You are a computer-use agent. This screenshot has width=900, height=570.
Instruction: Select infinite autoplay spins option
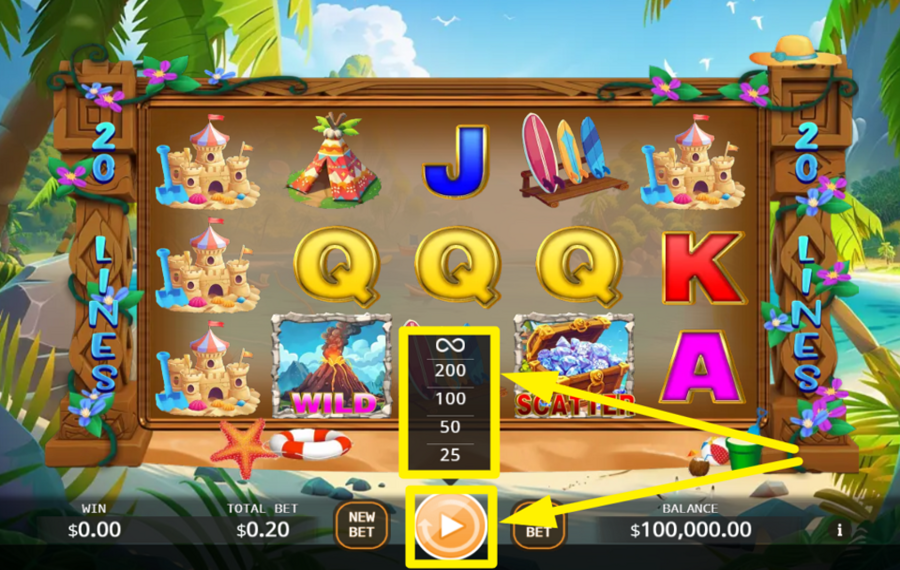point(450,345)
